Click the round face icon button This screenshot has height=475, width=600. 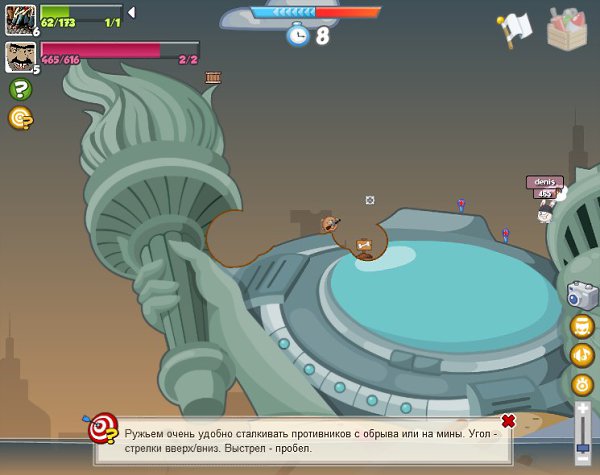point(582,326)
